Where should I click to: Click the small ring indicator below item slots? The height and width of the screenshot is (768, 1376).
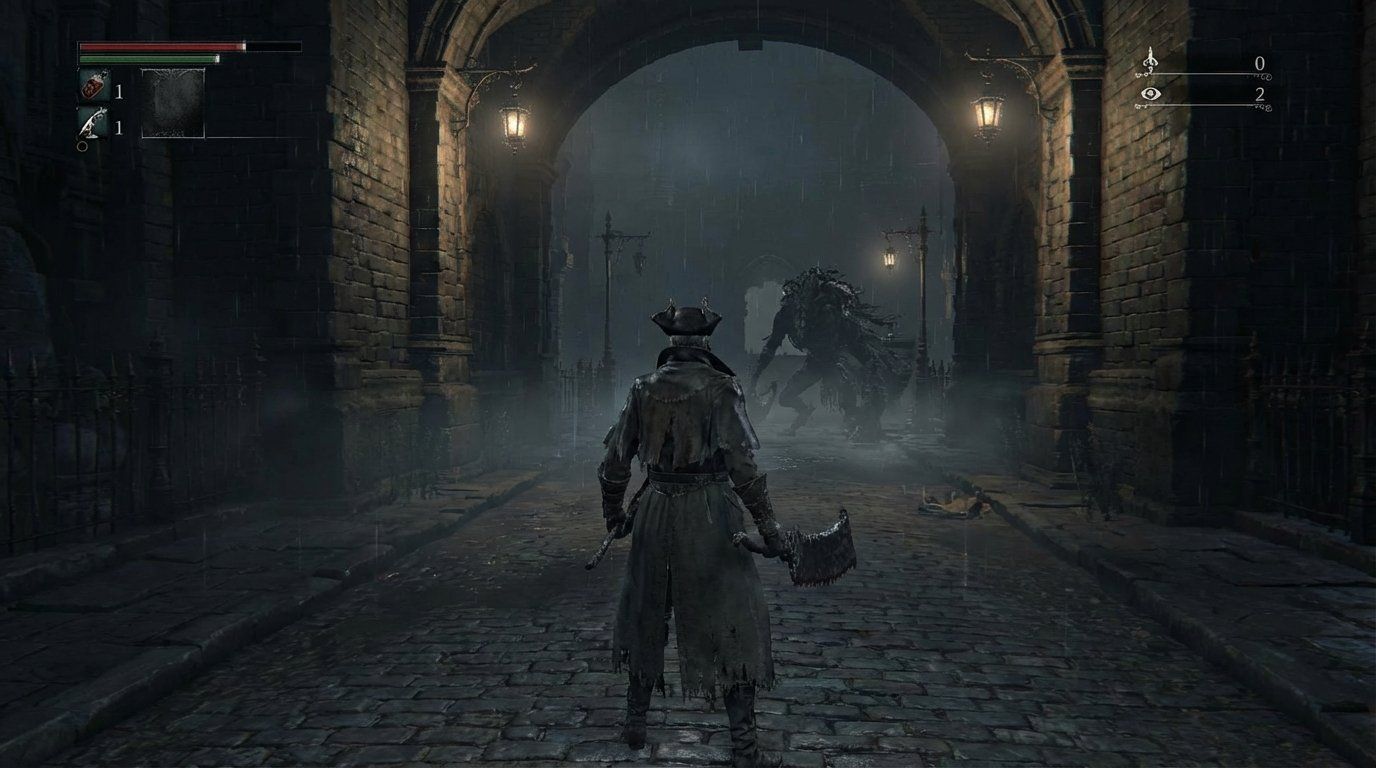coord(82,146)
